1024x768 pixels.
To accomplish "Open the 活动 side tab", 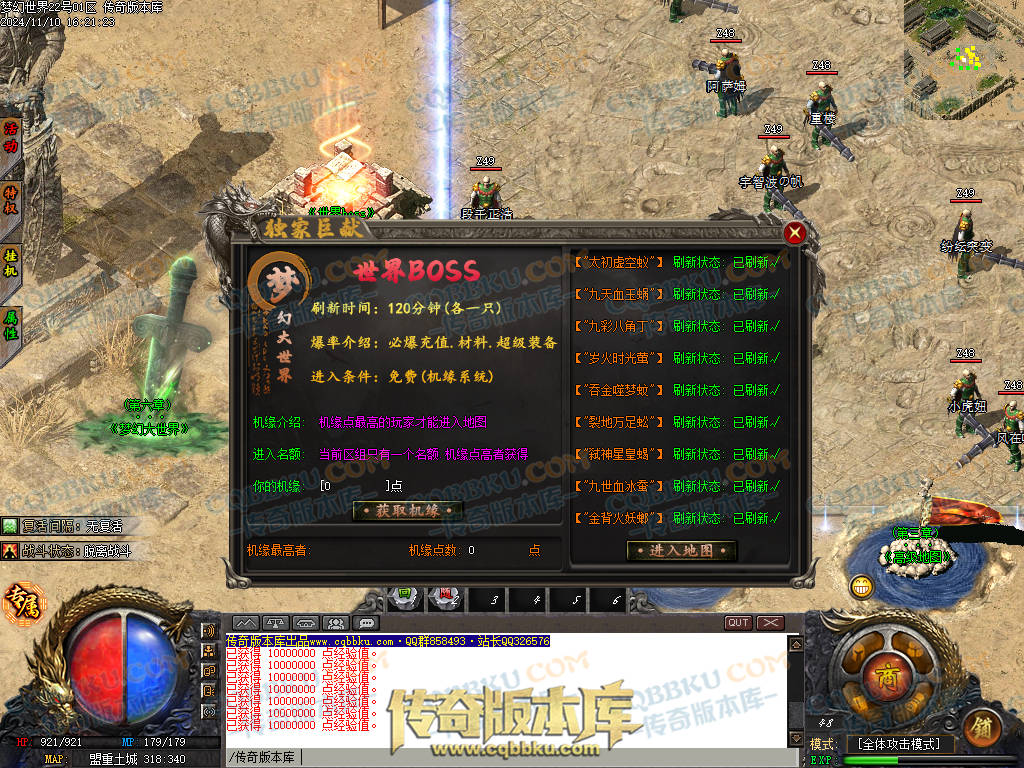I will [11, 136].
